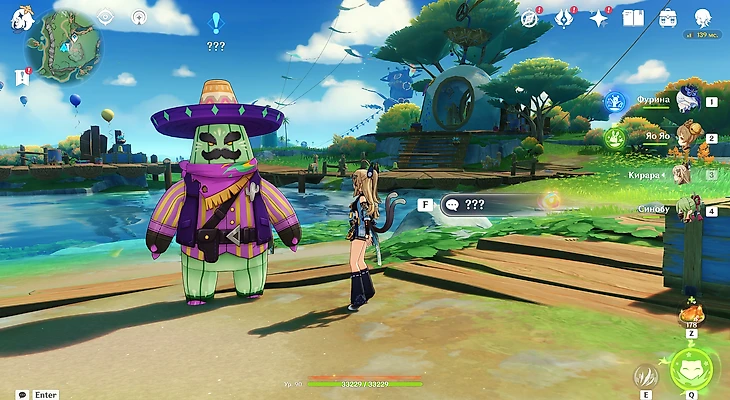Image resolution: width=730 pixels, height=400 pixels.
Task: Switch to party member Синобу
Action: (x=686, y=209)
